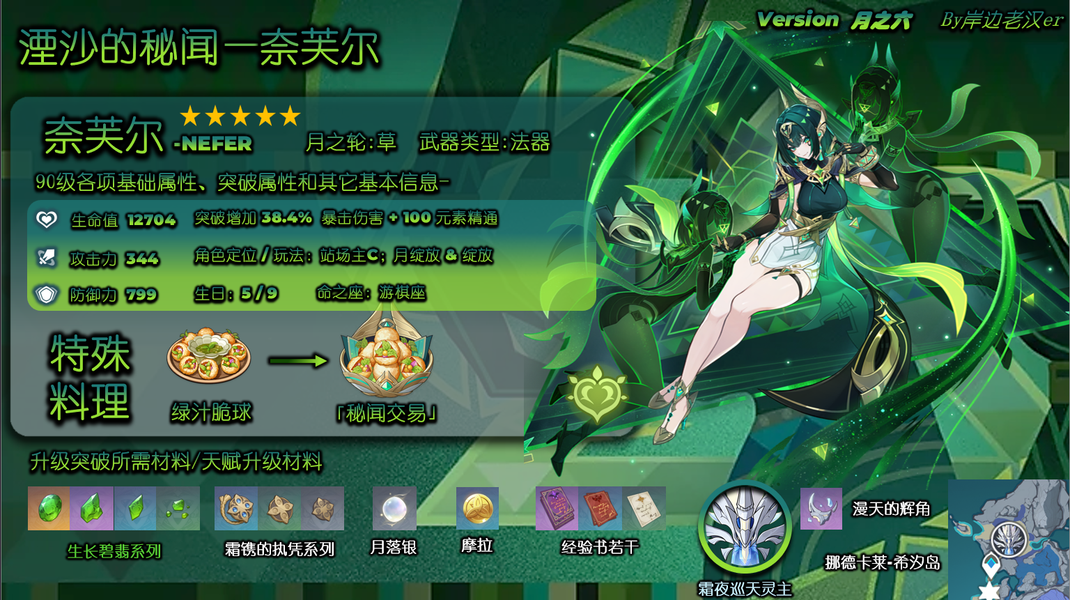Screen dimensions: 1070x600
Task: Click the glowing Dendro element emblem
Action: coord(595,396)
